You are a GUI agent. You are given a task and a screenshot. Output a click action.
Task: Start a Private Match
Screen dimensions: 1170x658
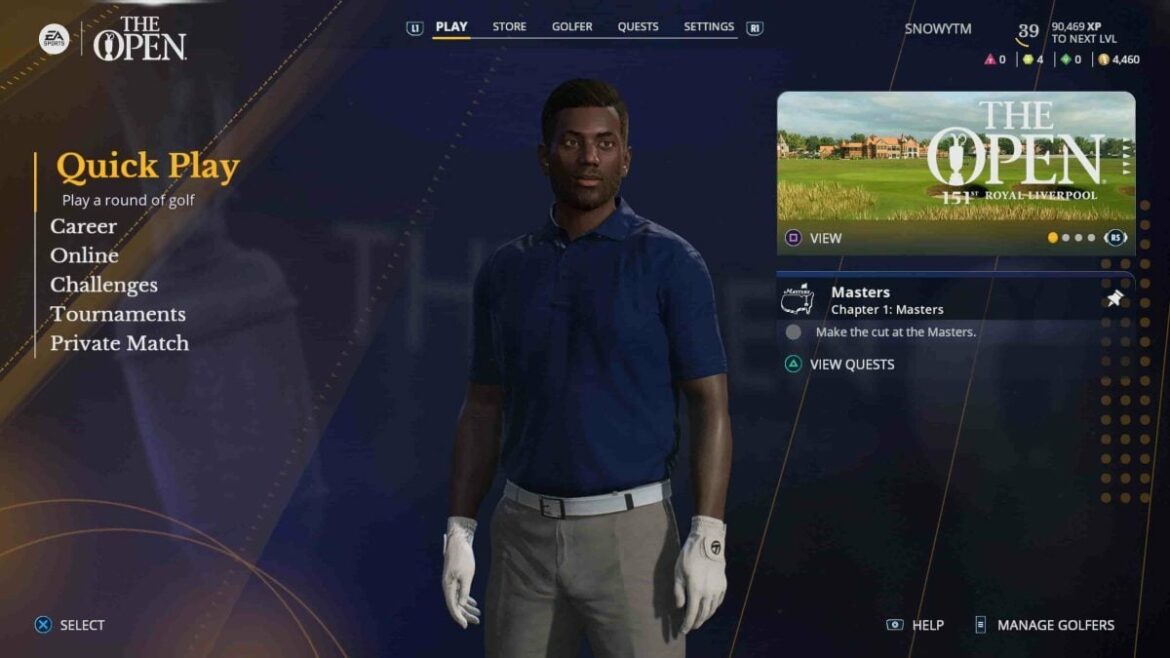[119, 343]
